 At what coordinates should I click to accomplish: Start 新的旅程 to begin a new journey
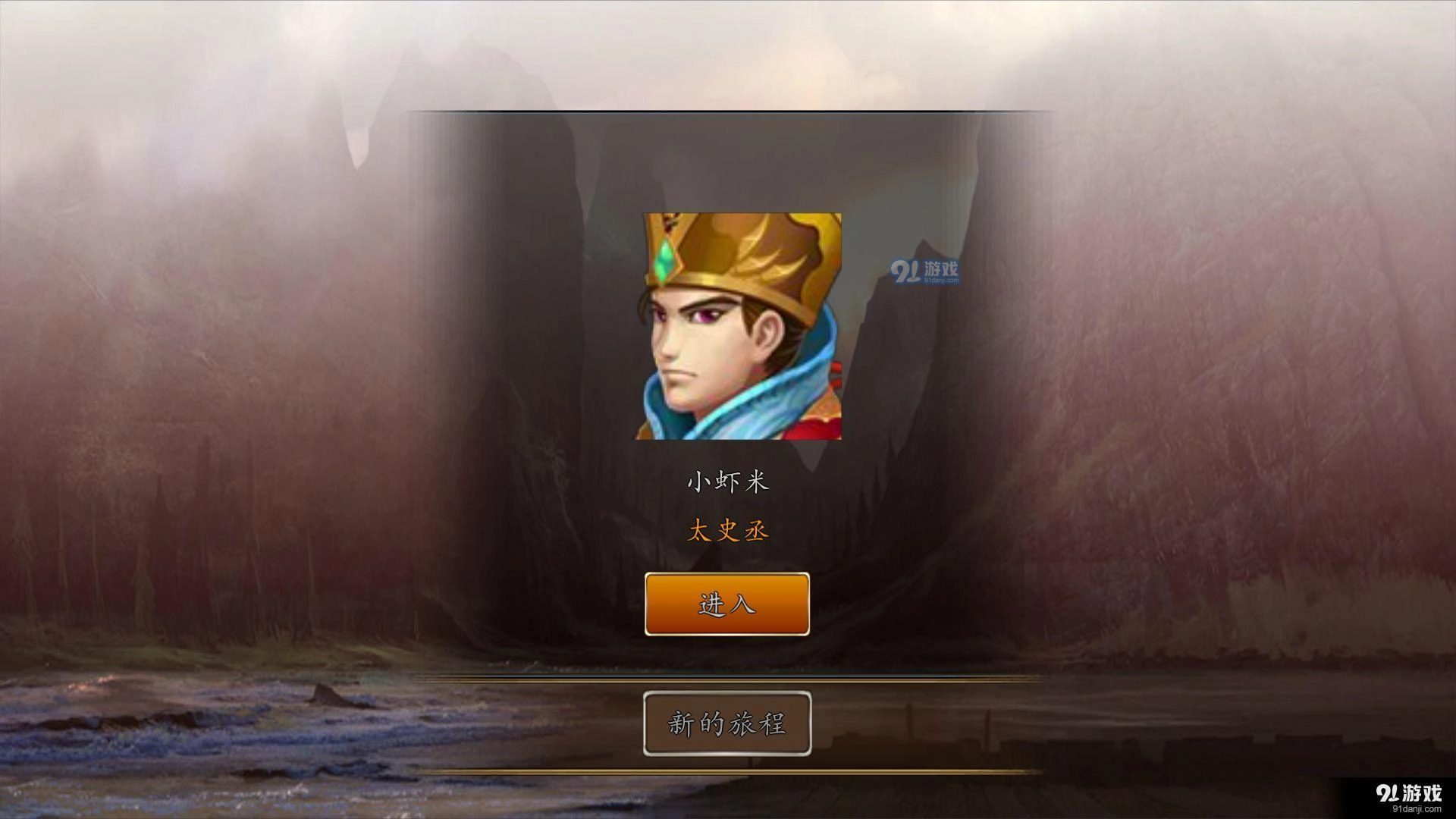[x=726, y=724]
